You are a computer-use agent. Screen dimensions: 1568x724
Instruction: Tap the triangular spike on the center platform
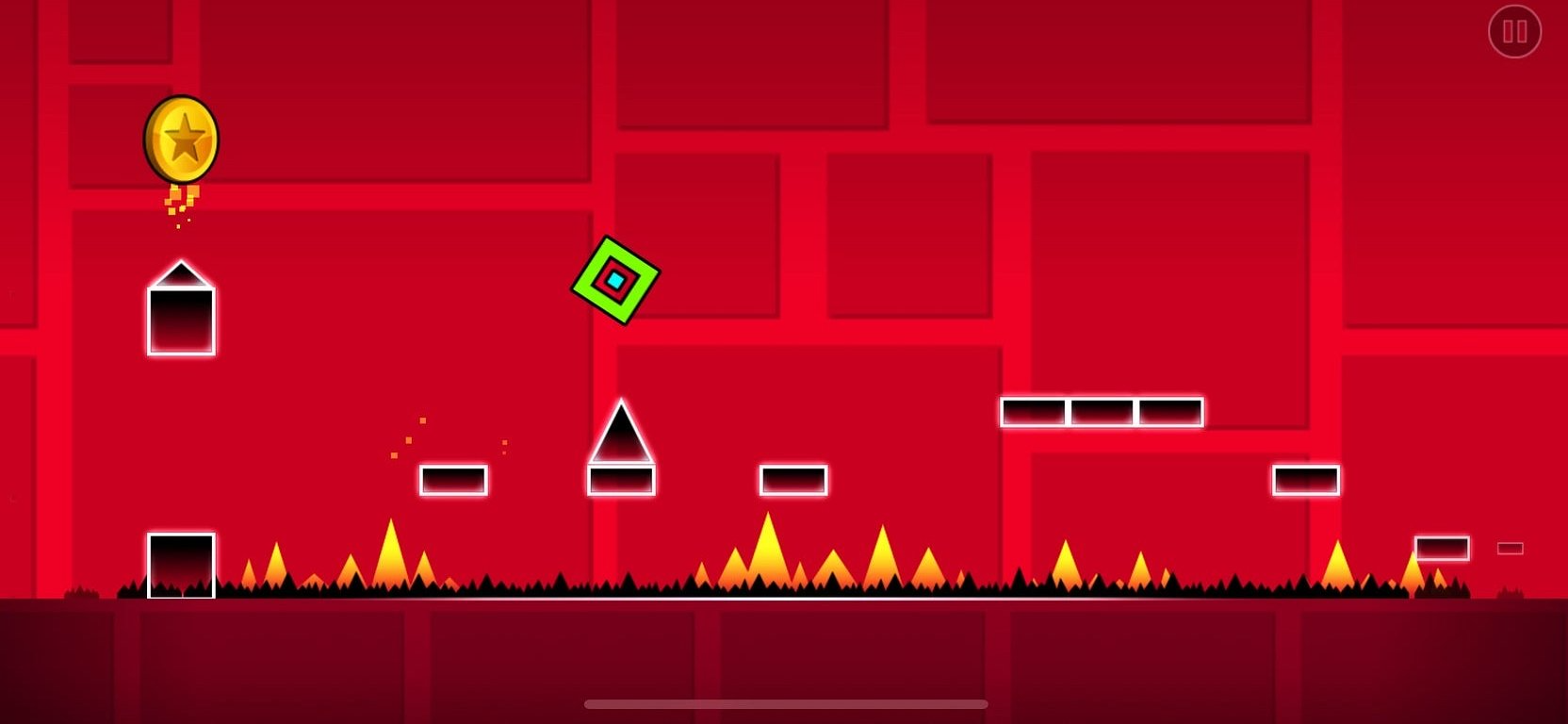coord(620,434)
